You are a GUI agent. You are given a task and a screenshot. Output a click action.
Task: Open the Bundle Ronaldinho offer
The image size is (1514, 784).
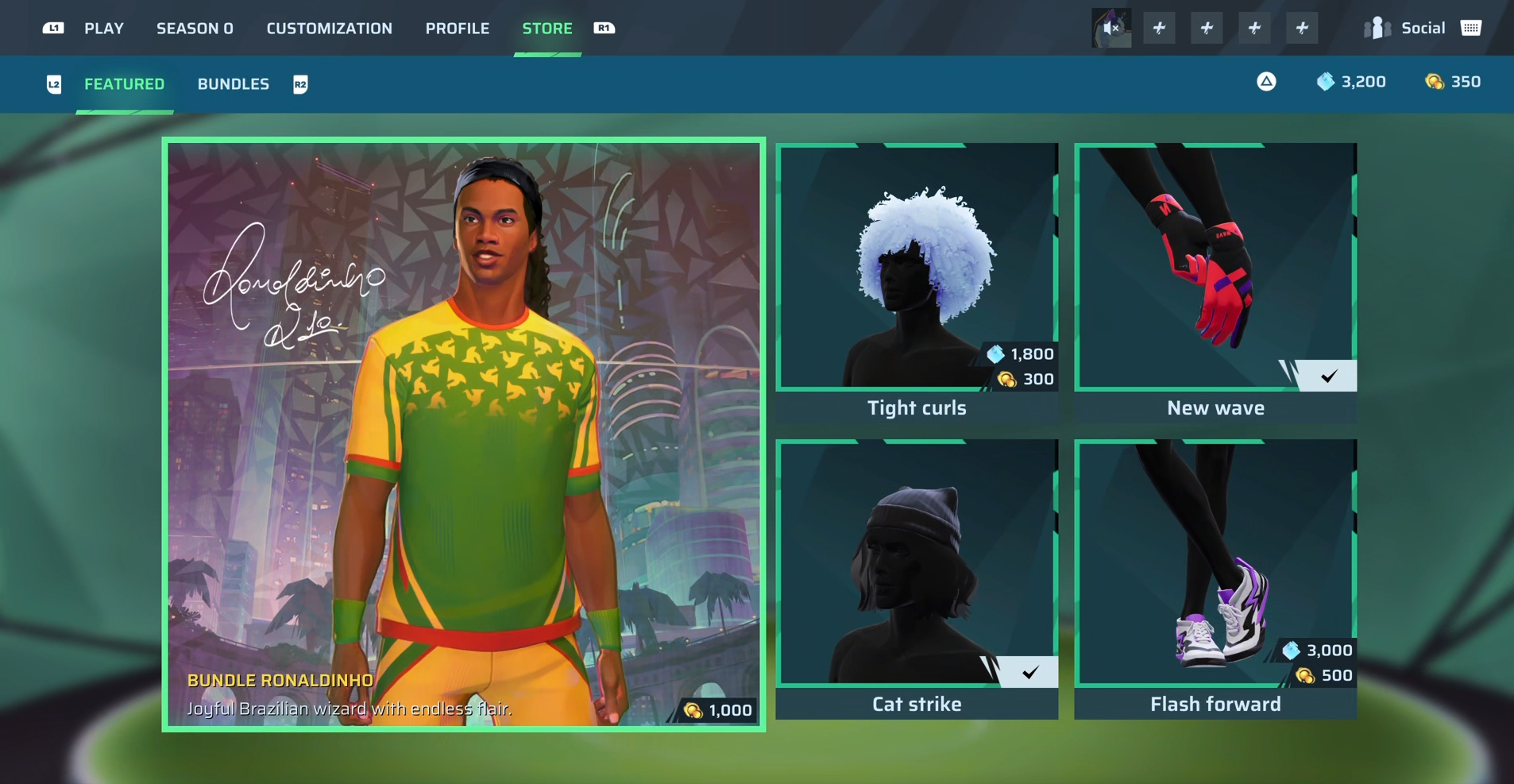click(464, 434)
